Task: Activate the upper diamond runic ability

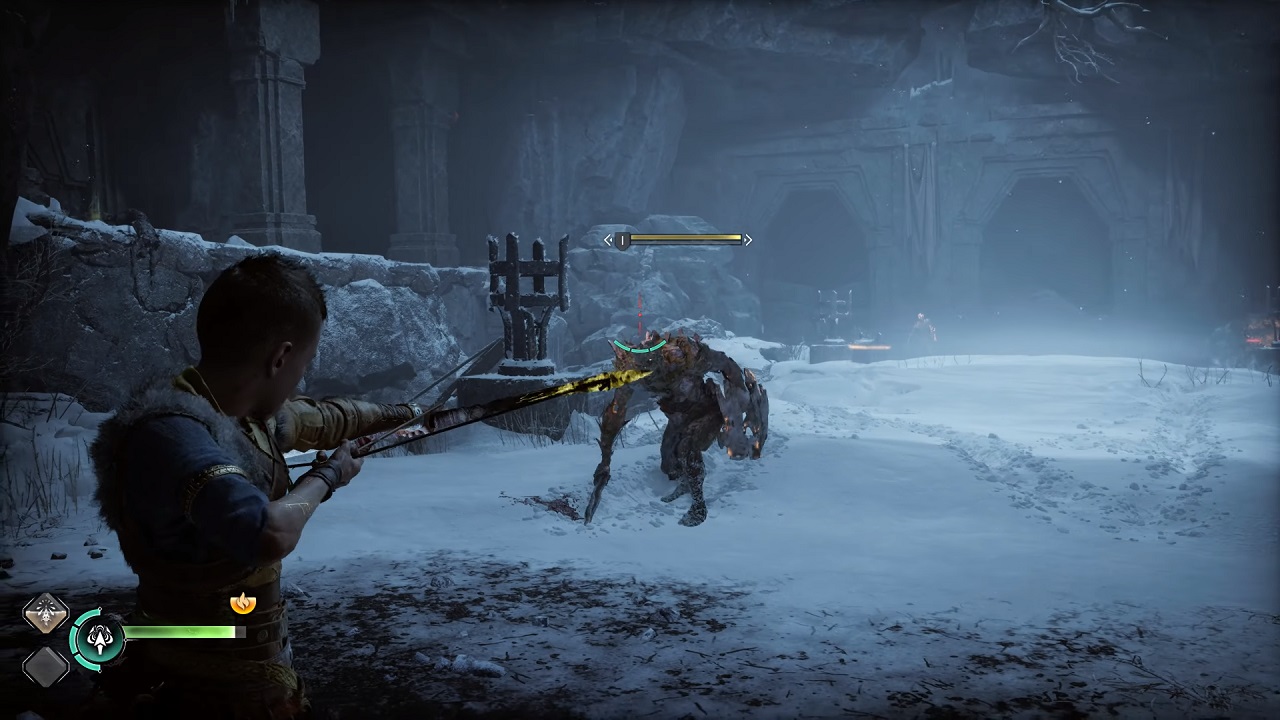Action: click(x=45, y=613)
